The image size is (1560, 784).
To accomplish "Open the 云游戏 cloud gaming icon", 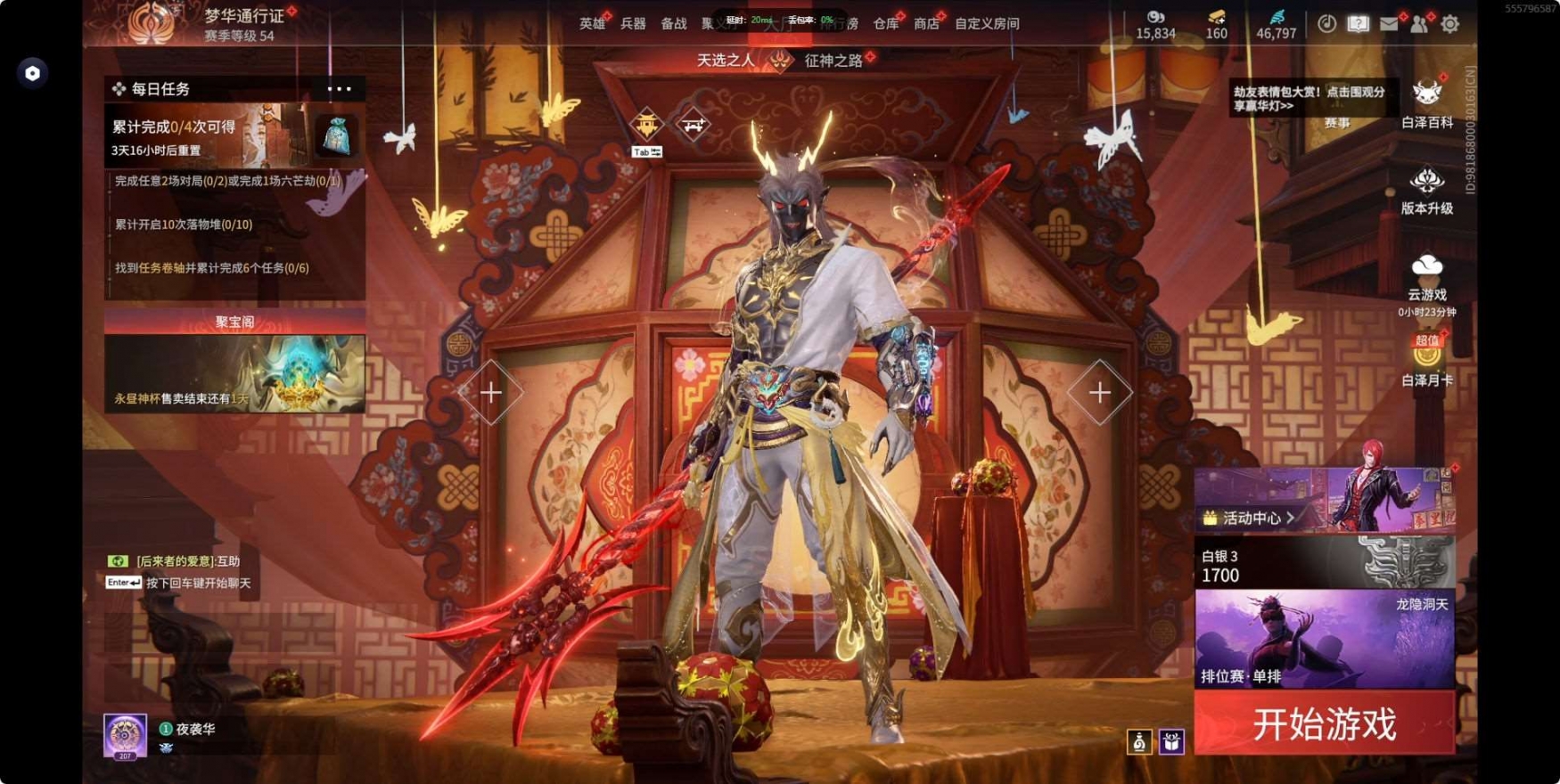I will coord(1426,276).
